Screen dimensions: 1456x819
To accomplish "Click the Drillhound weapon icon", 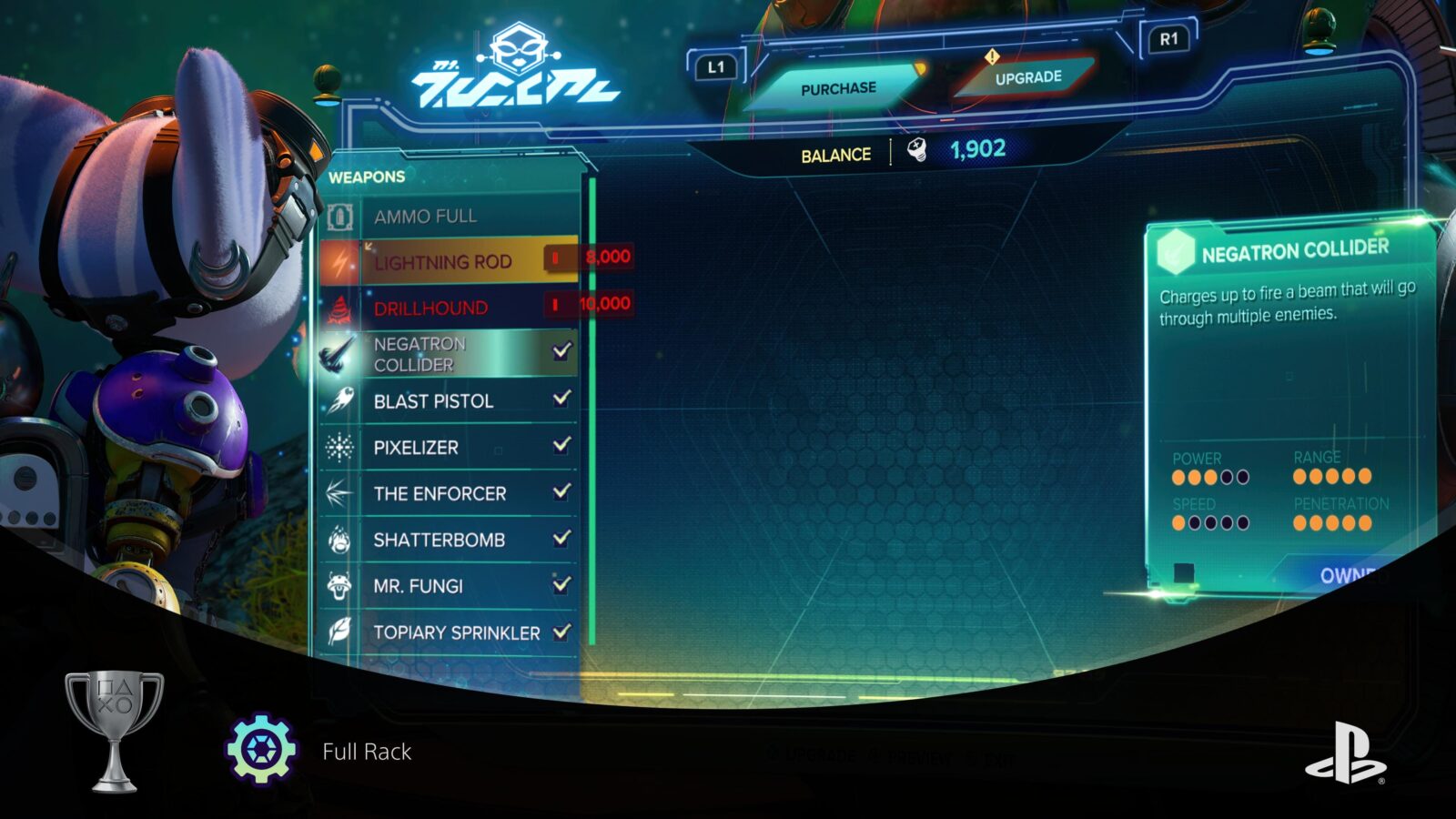I will tap(339, 308).
